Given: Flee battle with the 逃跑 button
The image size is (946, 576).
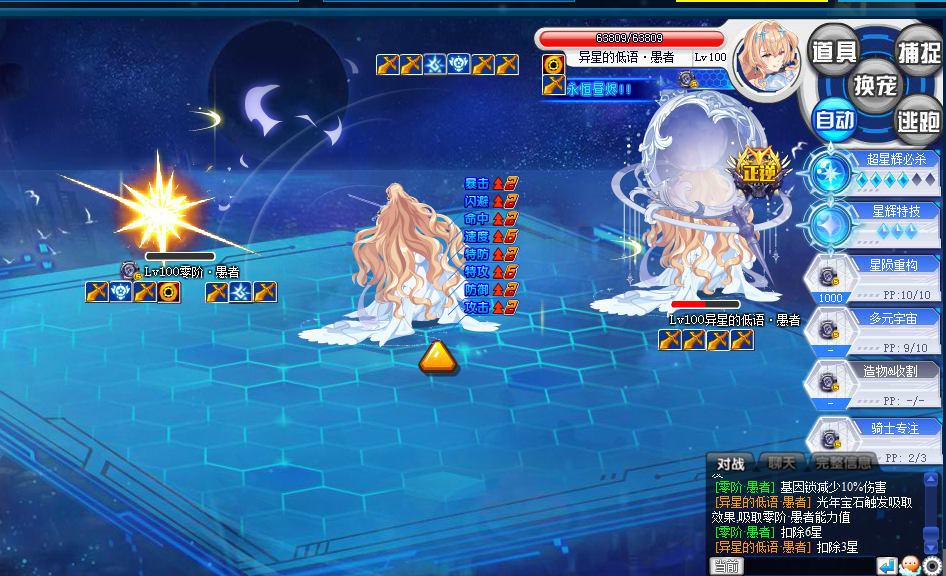Looking at the screenshot, I should [917, 121].
